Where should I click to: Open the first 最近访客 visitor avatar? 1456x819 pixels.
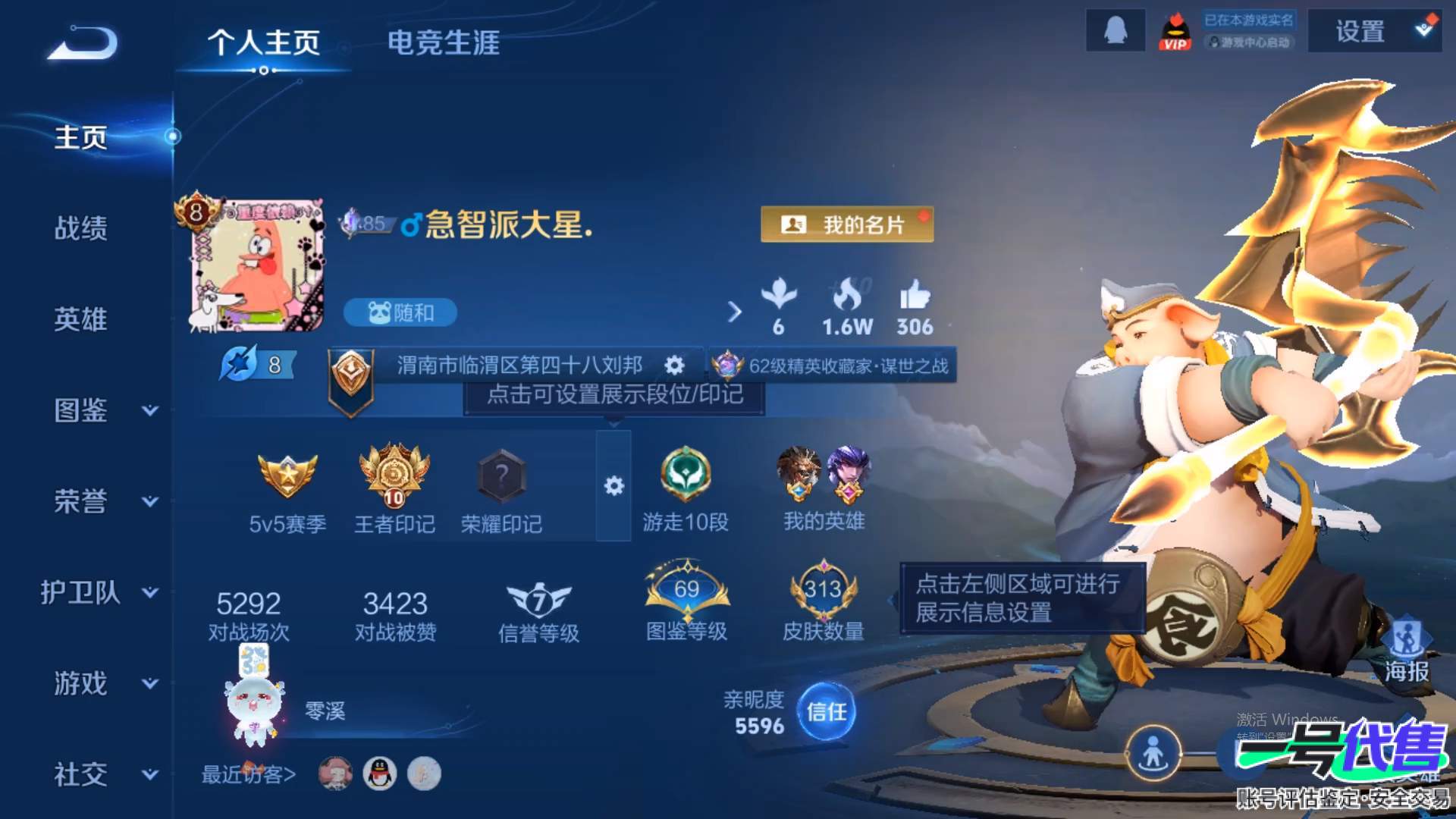coord(336,772)
